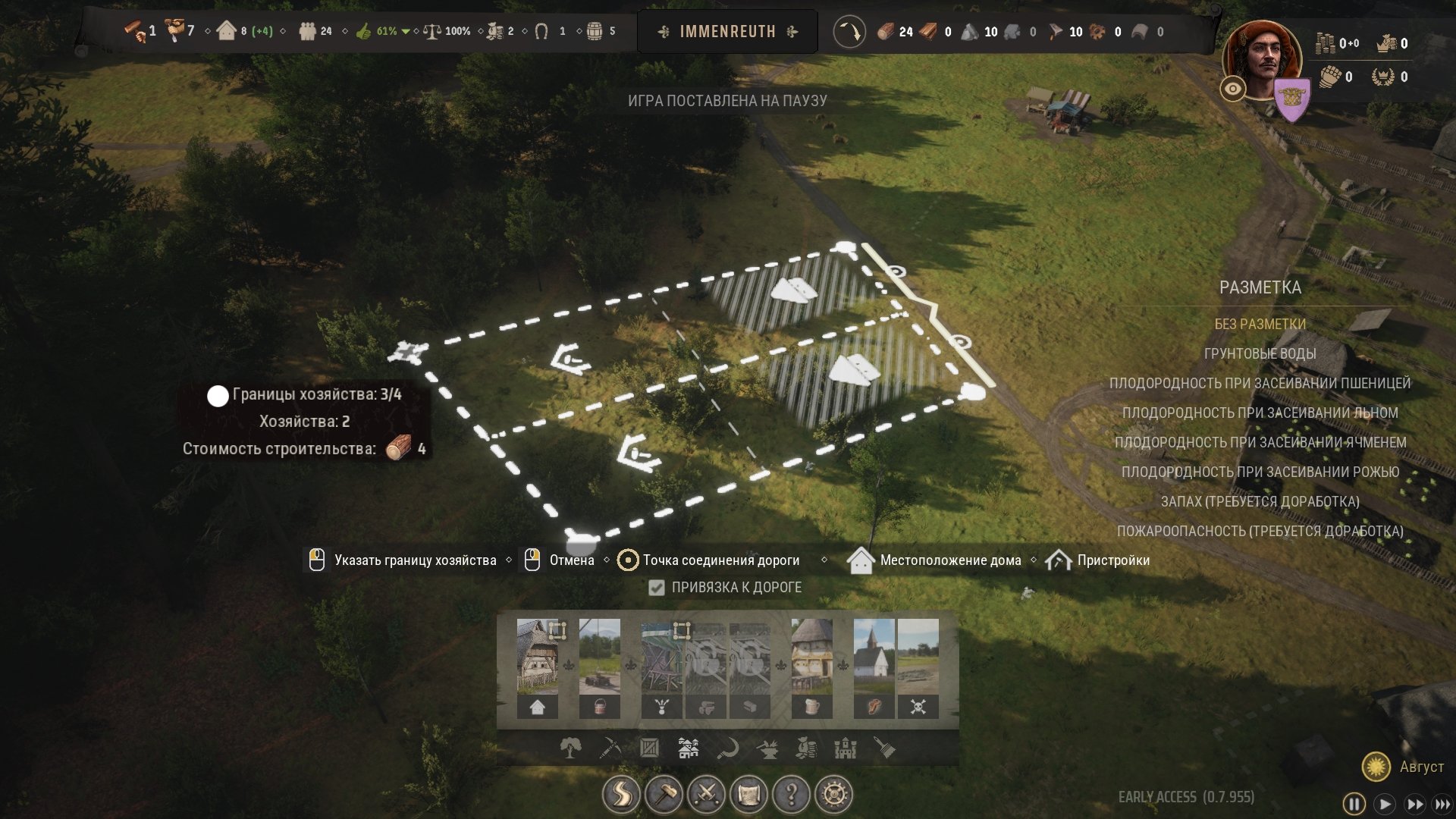Switch to the anvil industry category
1456x819 pixels.
[767, 748]
